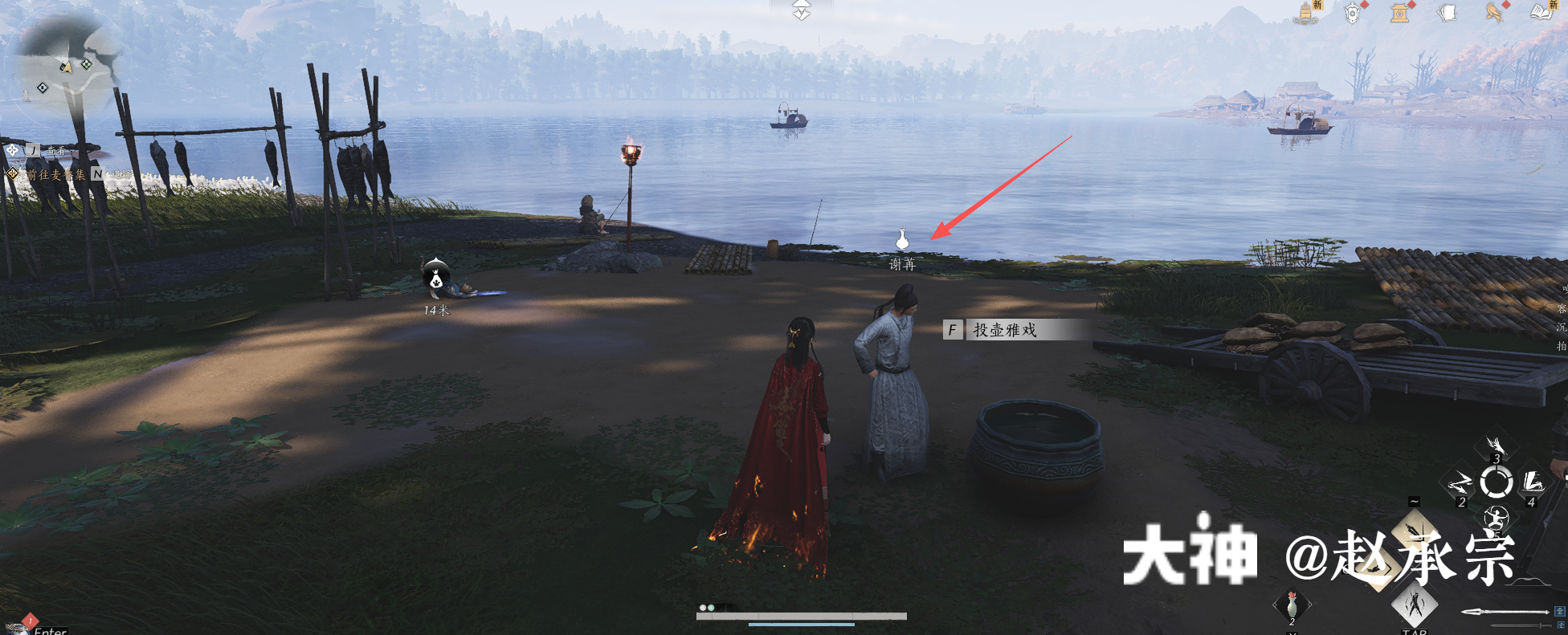Click the 14米 distance waypoint marker
Viewport: 1568px width, 635px height.
435,279
